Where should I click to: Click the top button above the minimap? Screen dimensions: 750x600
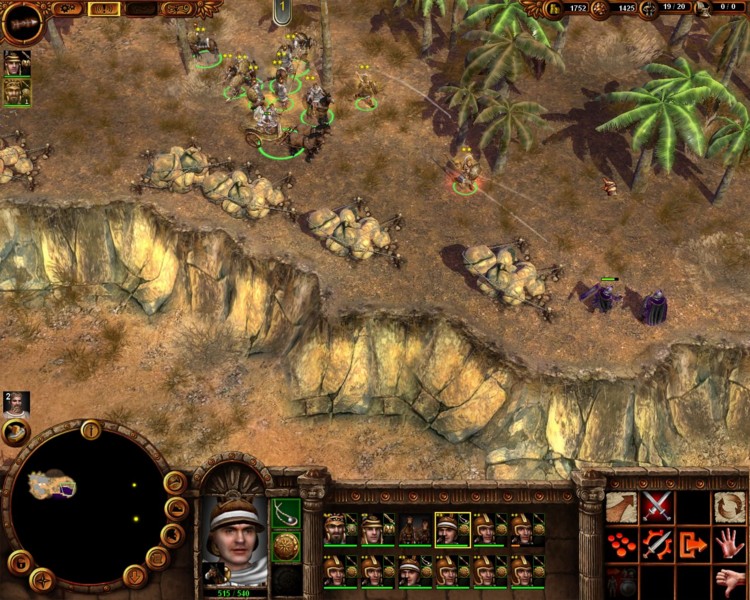click(x=91, y=430)
